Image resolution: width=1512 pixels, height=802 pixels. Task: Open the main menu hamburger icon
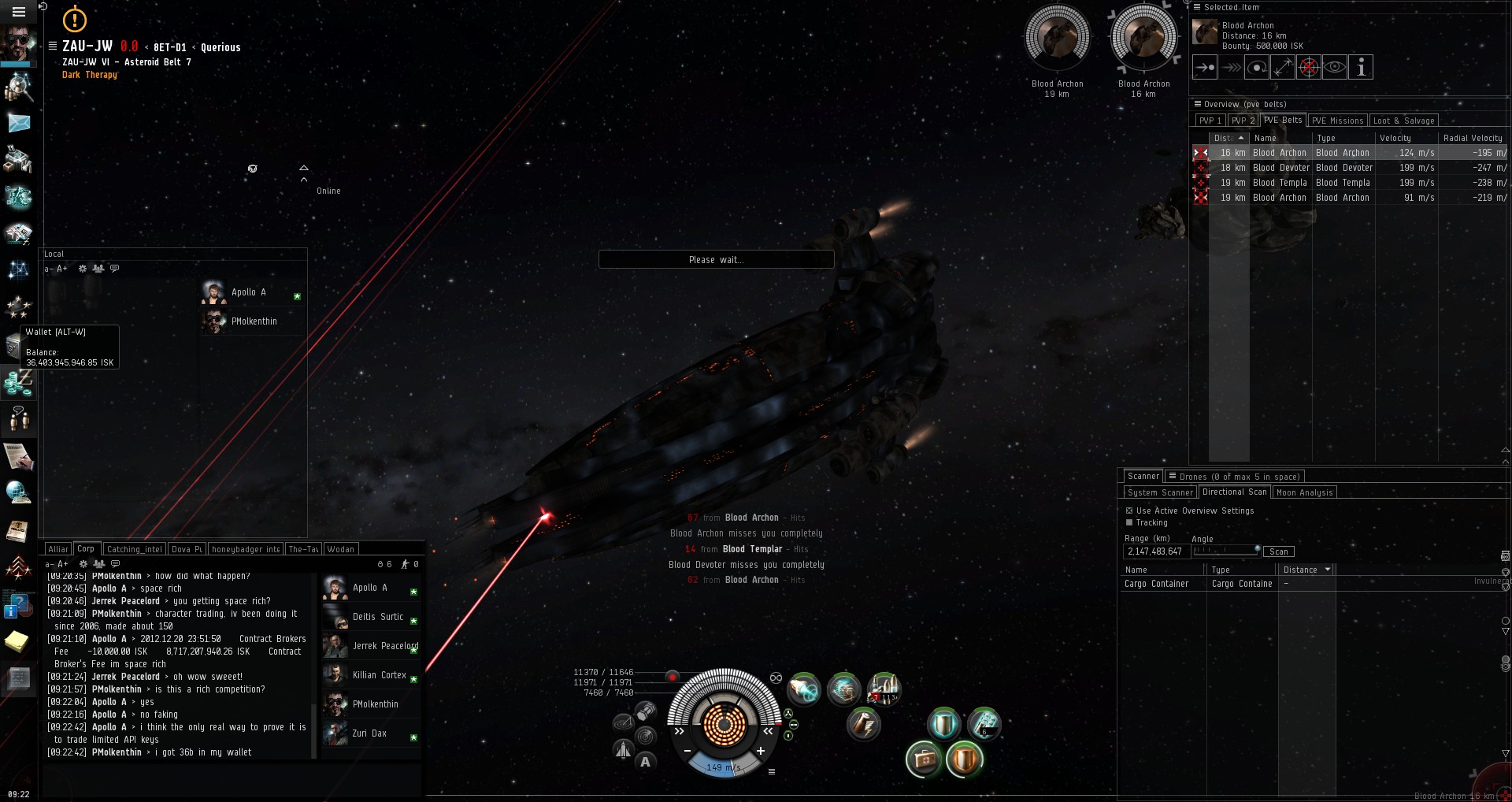pos(19,11)
